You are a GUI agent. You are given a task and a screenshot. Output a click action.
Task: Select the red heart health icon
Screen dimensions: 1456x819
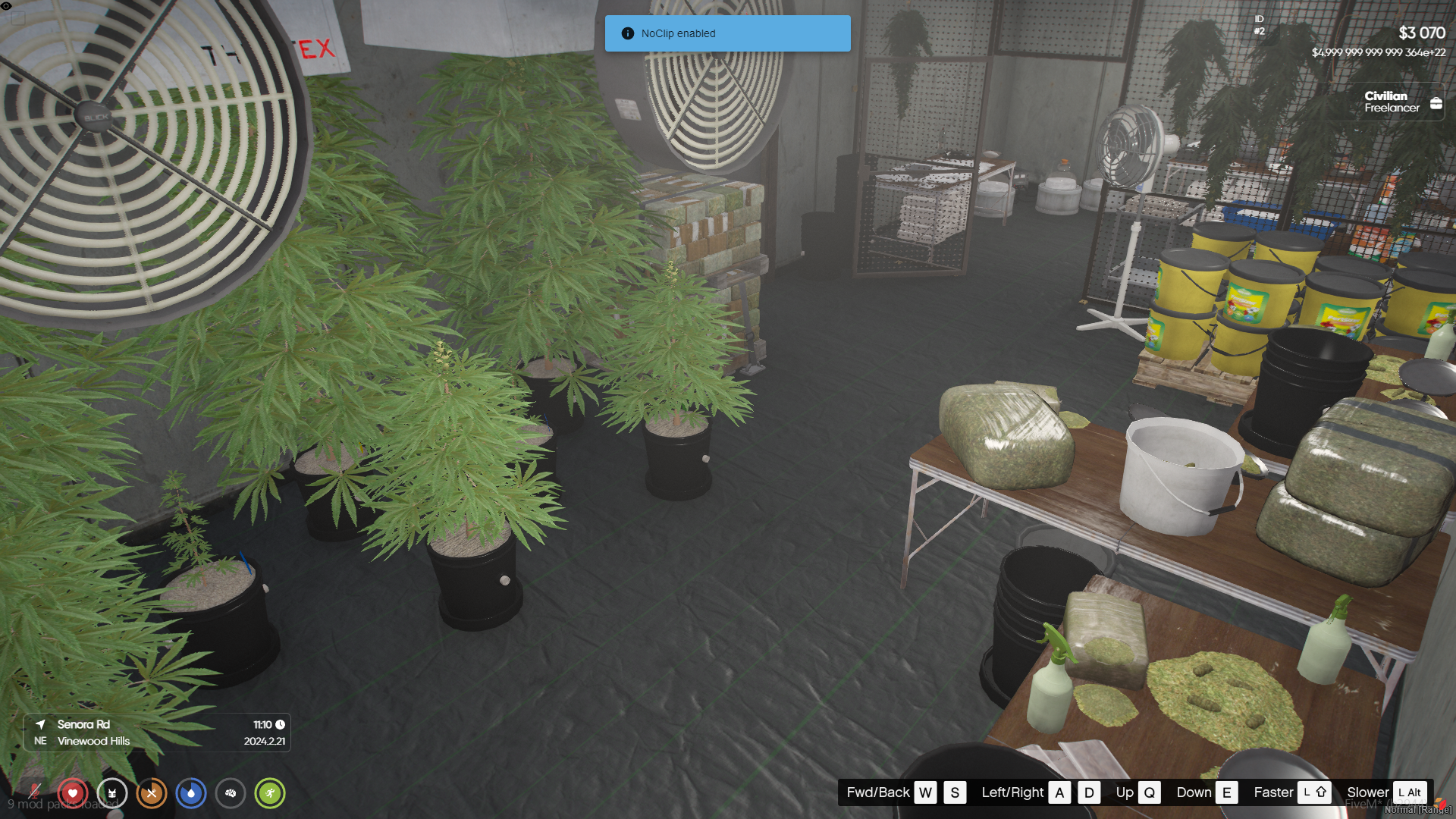pos(73,793)
